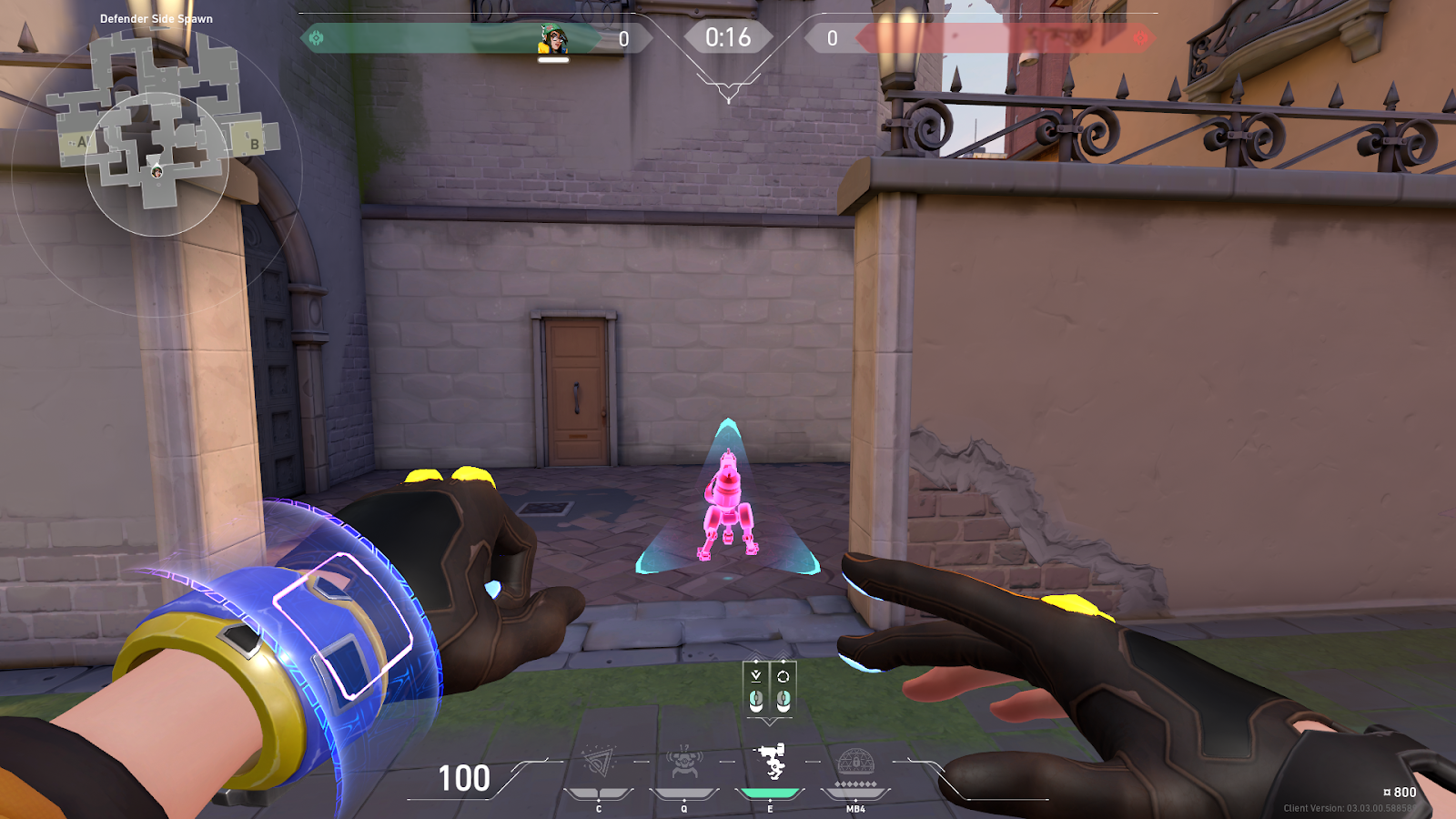Click the ally score counter showing 0

tap(623, 38)
